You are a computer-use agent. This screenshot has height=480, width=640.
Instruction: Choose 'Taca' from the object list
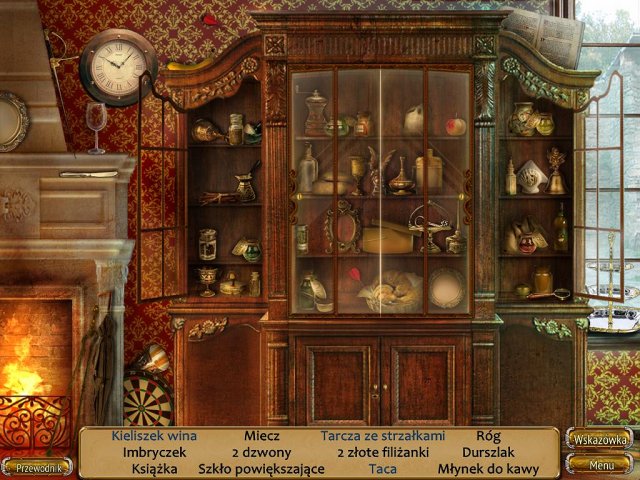click(x=382, y=468)
